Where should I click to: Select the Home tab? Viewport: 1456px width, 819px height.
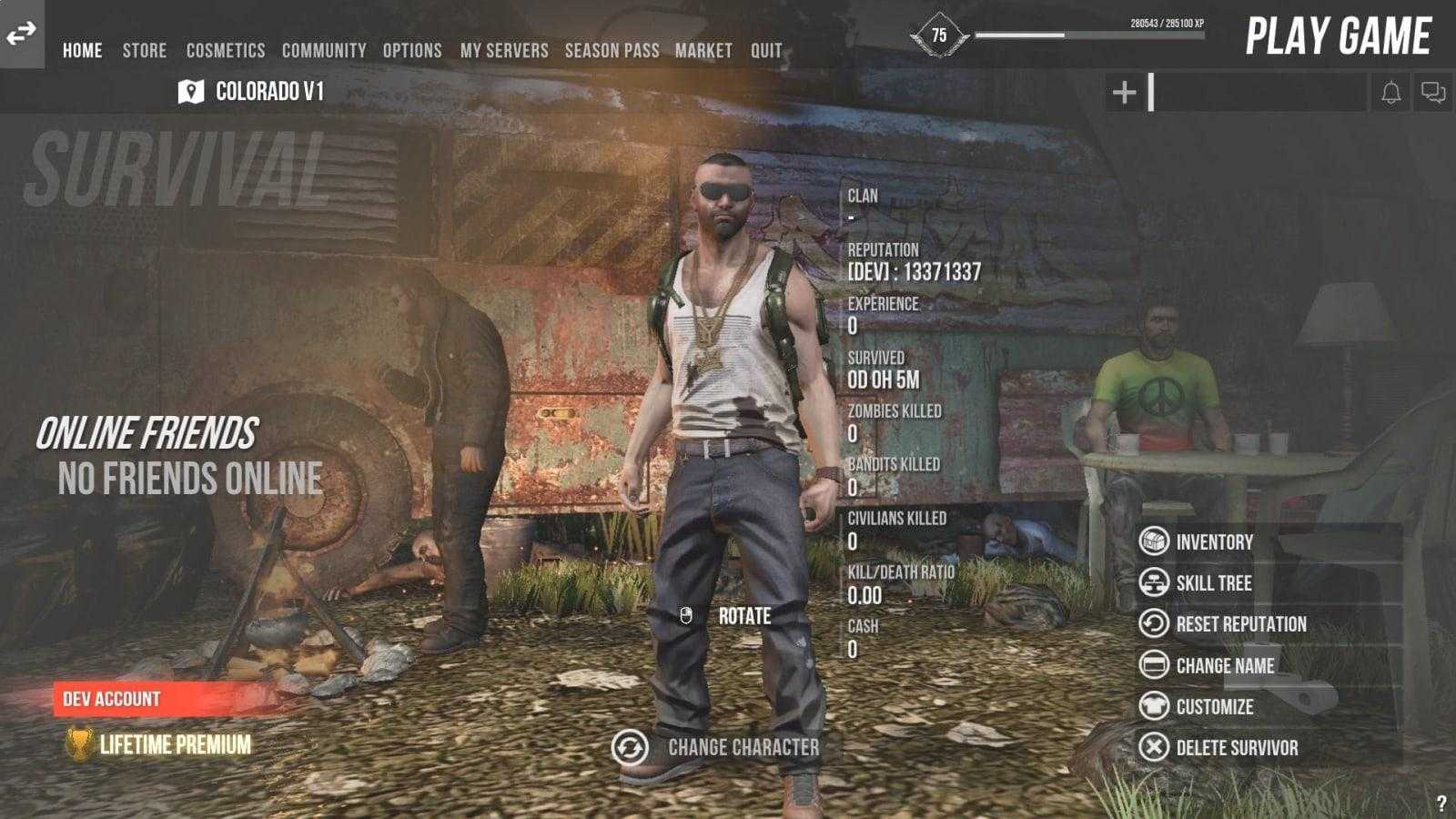pyautogui.click(x=82, y=51)
